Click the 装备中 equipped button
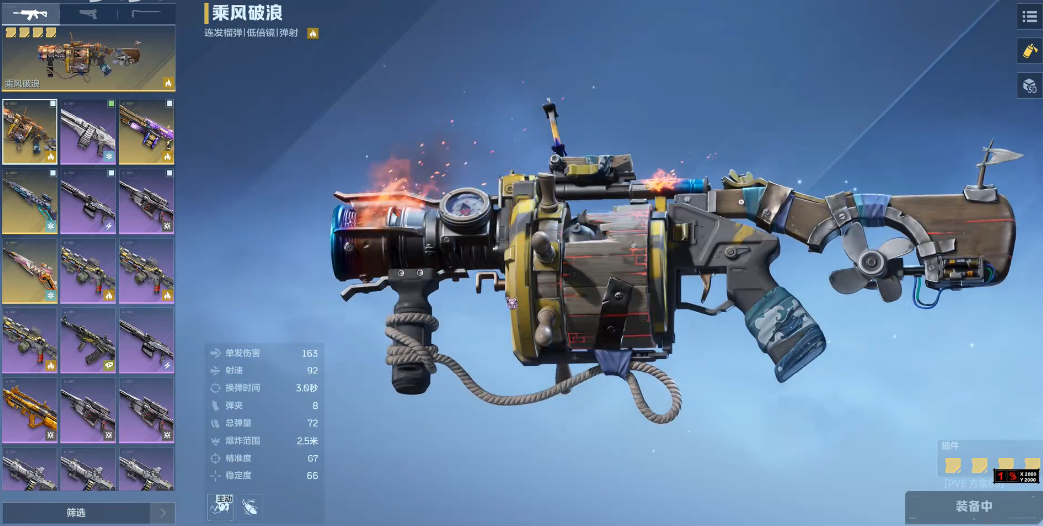Viewport: 1043px width, 526px height. point(973,507)
